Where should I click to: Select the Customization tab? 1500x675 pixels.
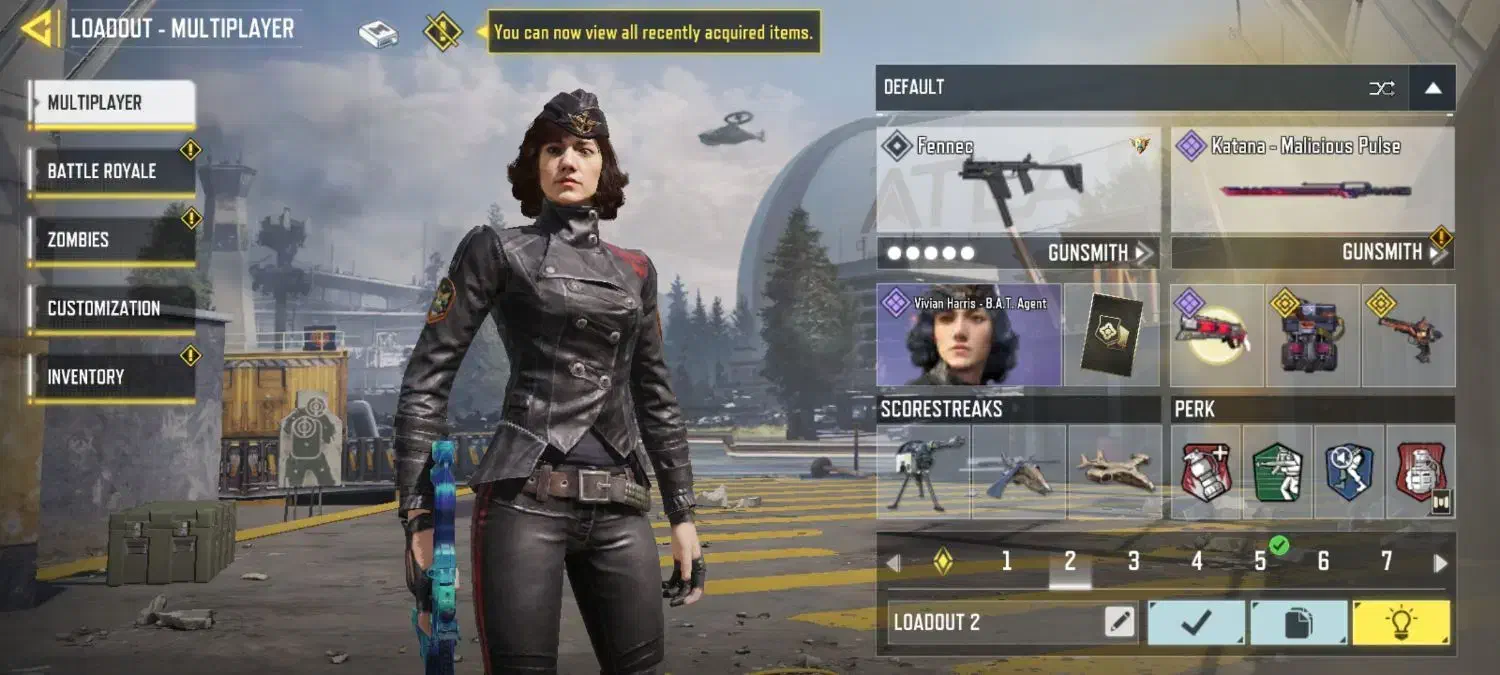coord(111,308)
